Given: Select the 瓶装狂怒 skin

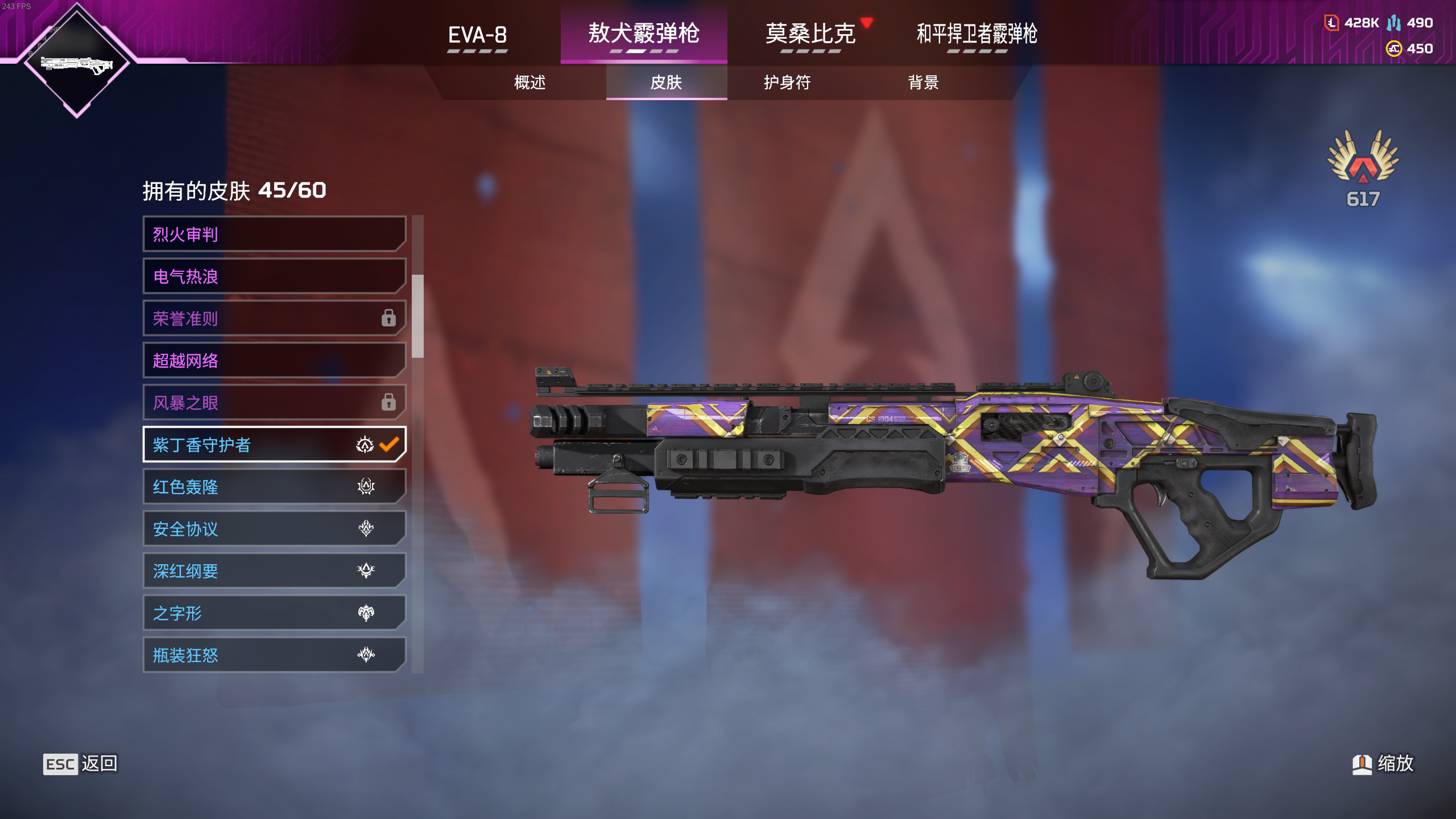Looking at the screenshot, I should click(x=274, y=655).
